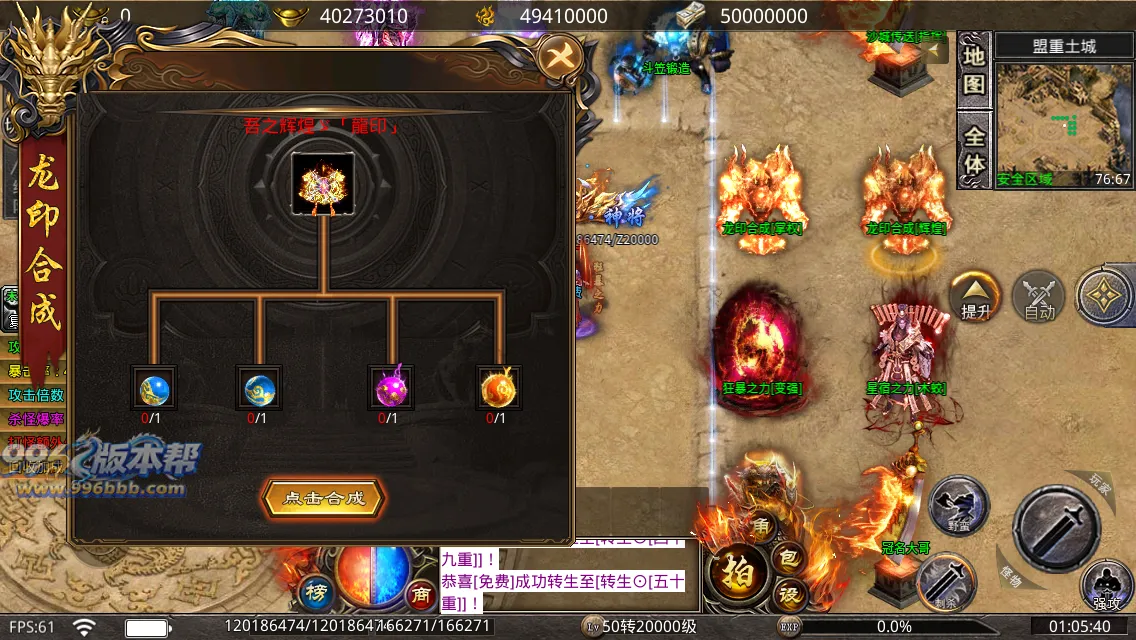The image size is (1136, 640).
Task: Switch to the 全体 view button
Action: (x=974, y=148)
